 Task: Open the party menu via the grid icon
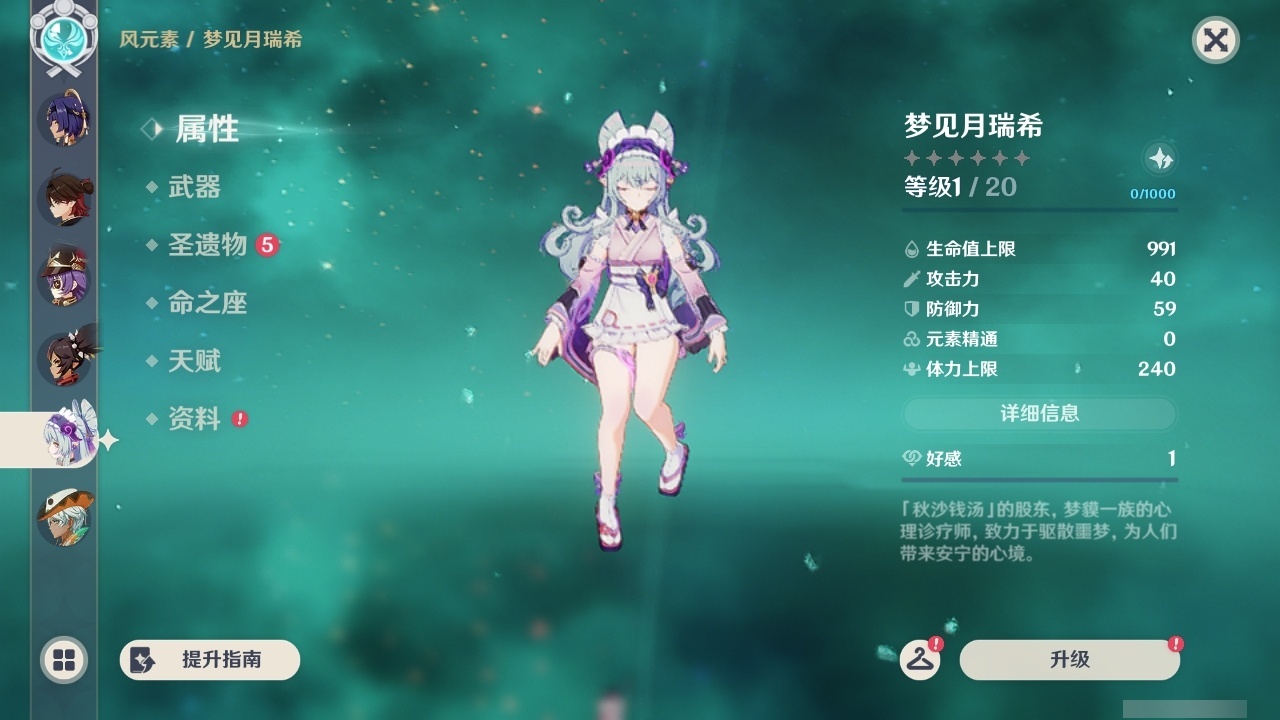click(x=63, y=661)
